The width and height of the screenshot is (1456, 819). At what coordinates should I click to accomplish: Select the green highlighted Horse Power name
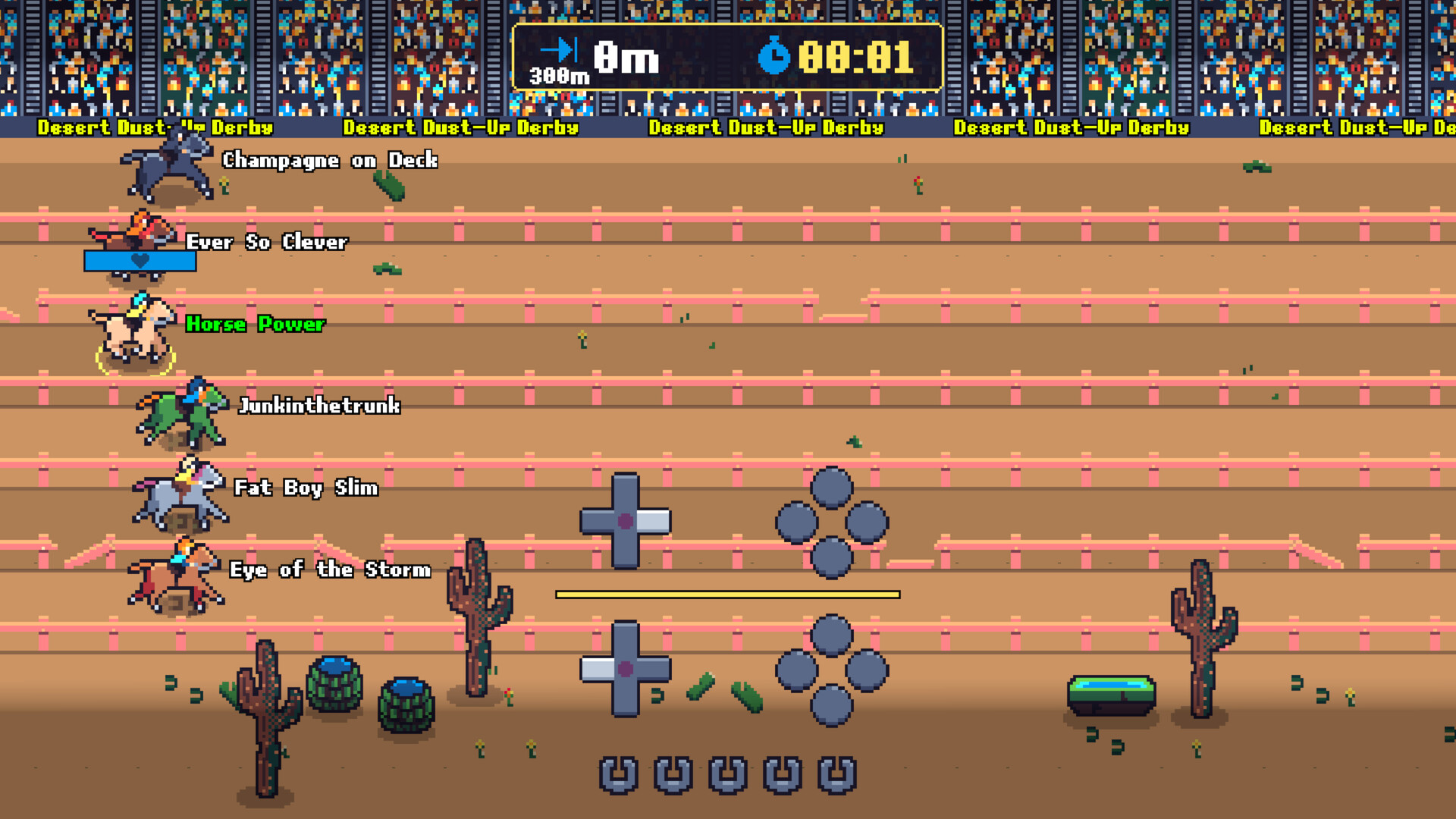click(256, 325)
